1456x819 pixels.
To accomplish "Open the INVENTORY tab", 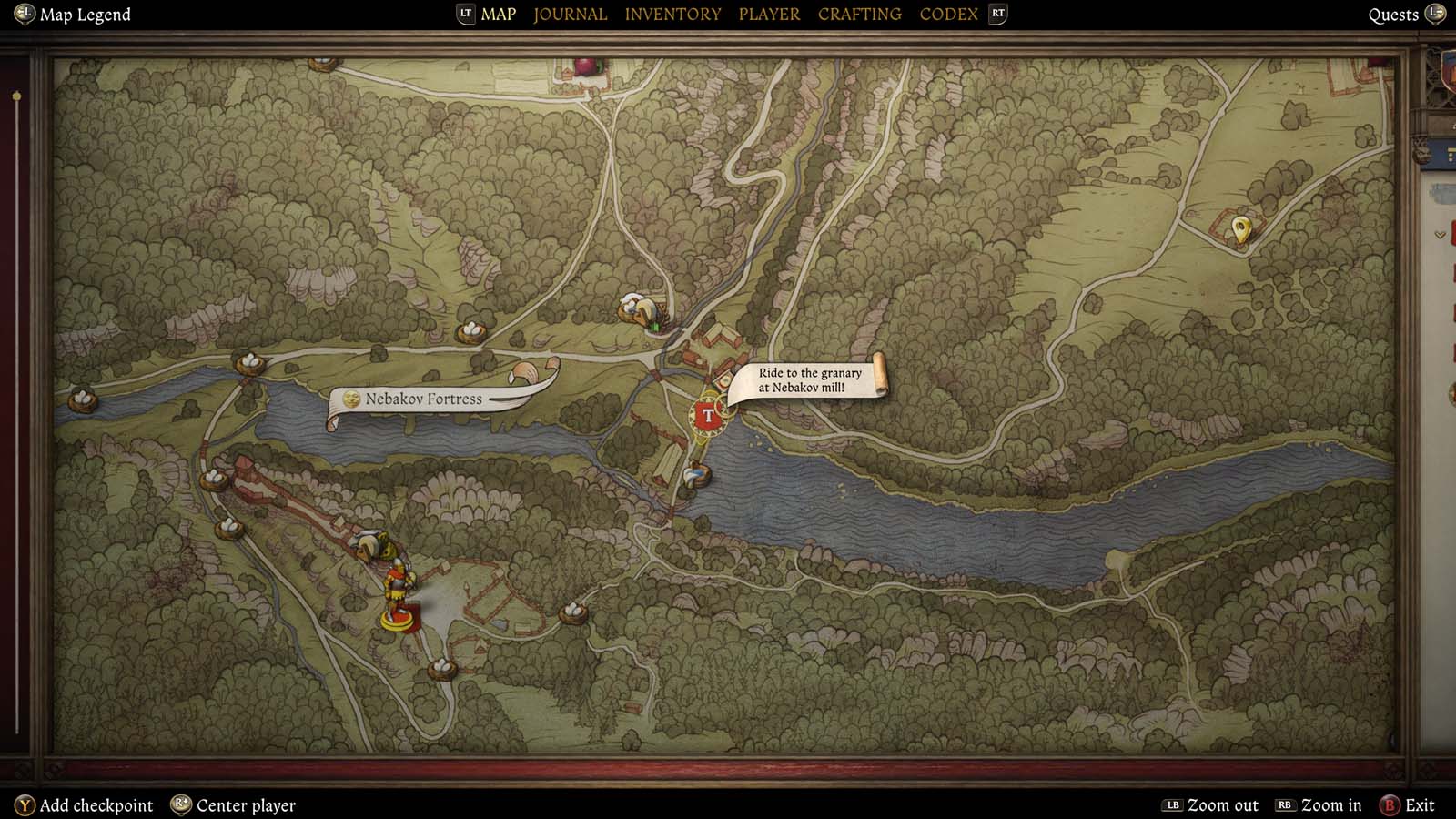I will (672, 14).
